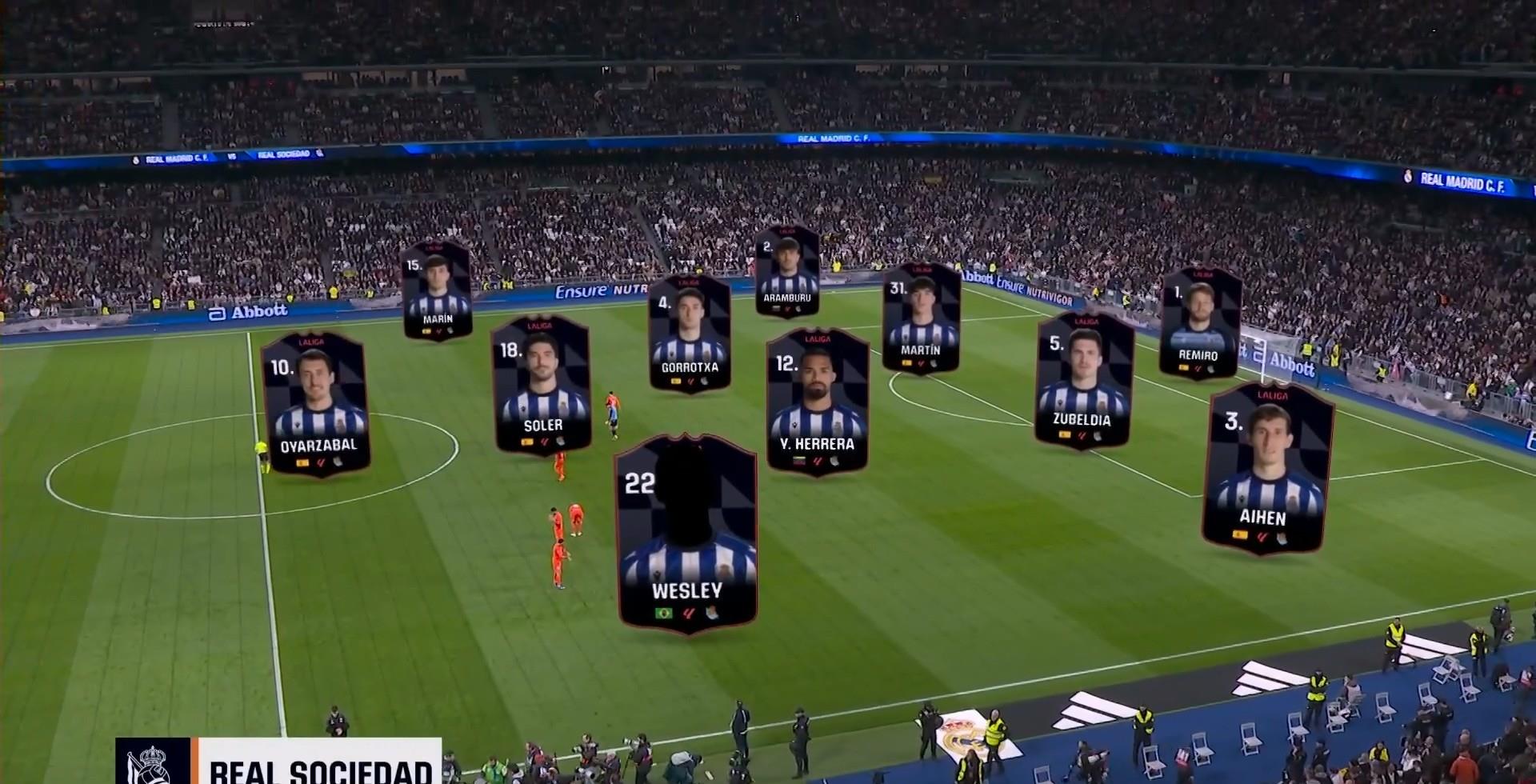Click the Martín number 31 card
Viewport: 1536px width, 784px height.
pyautogui.click(x=921, y=318)
